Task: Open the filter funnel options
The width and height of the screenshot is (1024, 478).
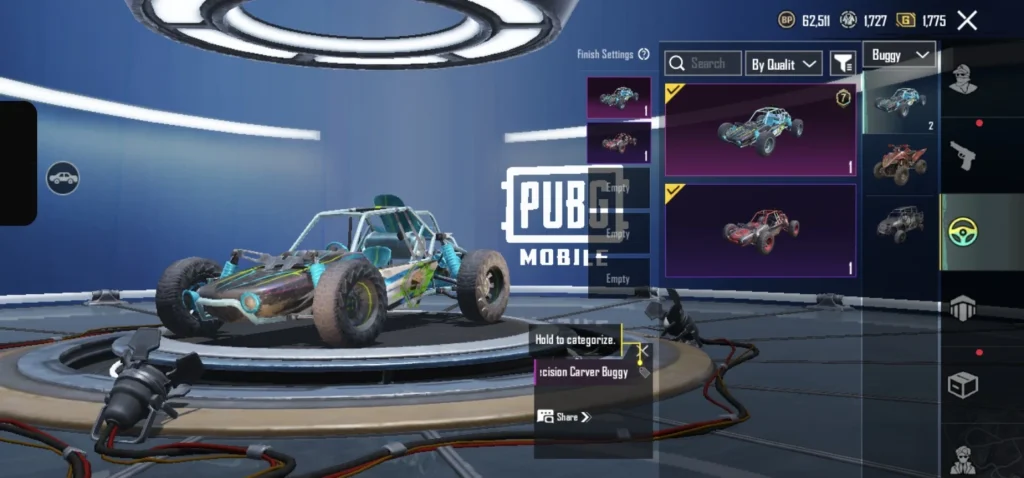Action: [843, 63]
